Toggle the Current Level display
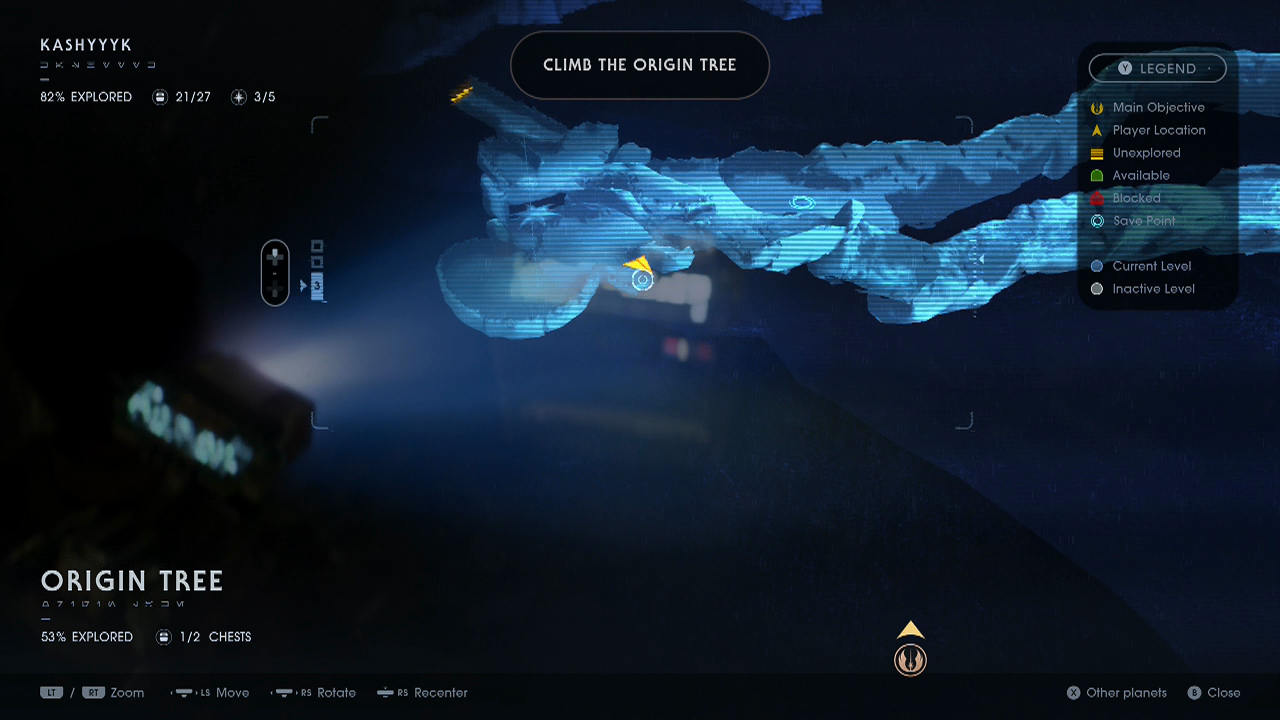Viewport: 1280px width, 720px height. point(1097,266)
